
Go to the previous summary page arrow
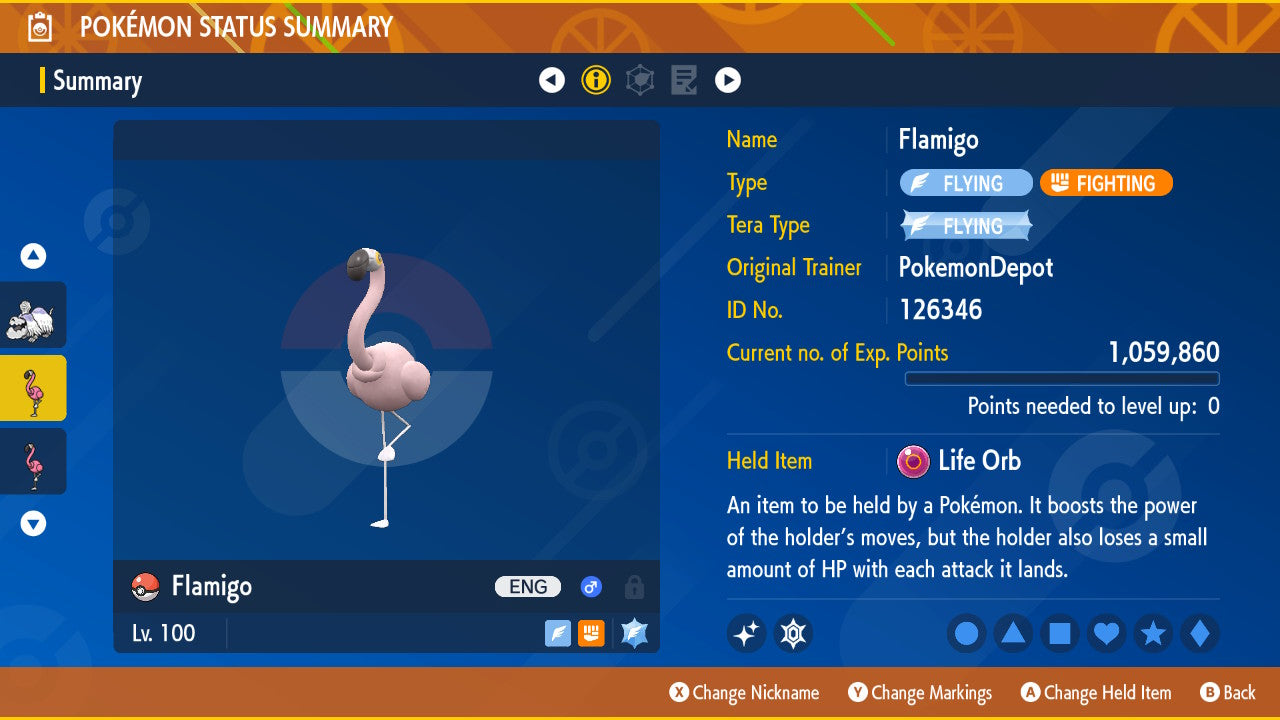pos(552,80)
